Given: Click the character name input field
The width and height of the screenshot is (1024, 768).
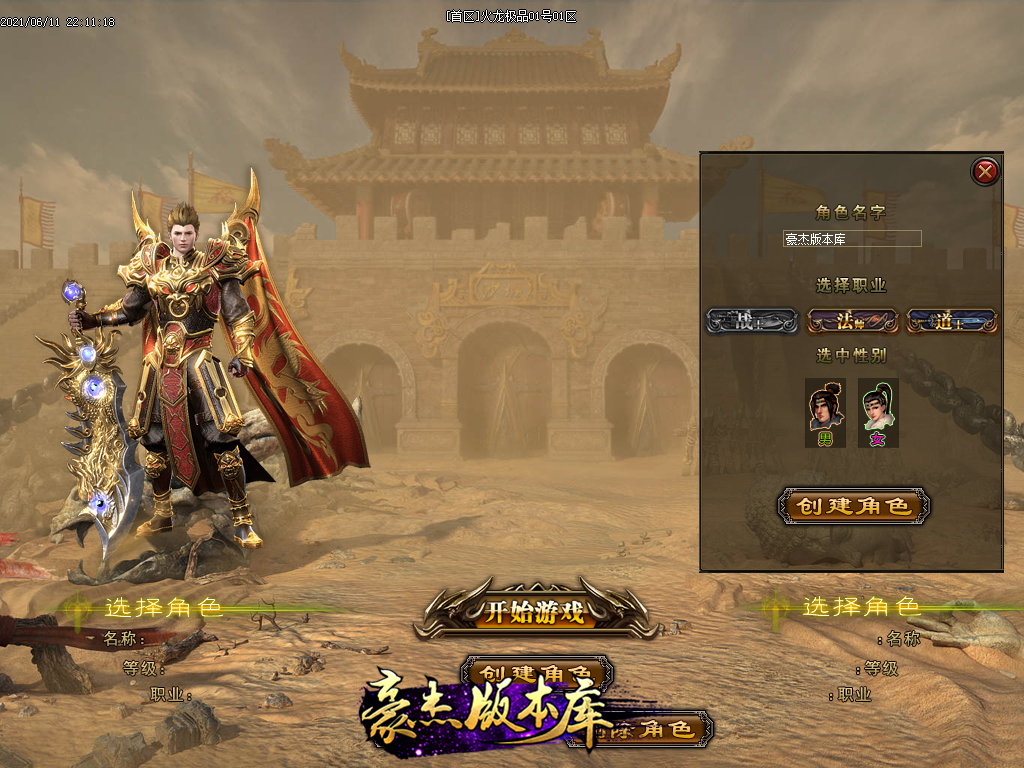Looking at the screenshot, I should [x=852, y=239].
